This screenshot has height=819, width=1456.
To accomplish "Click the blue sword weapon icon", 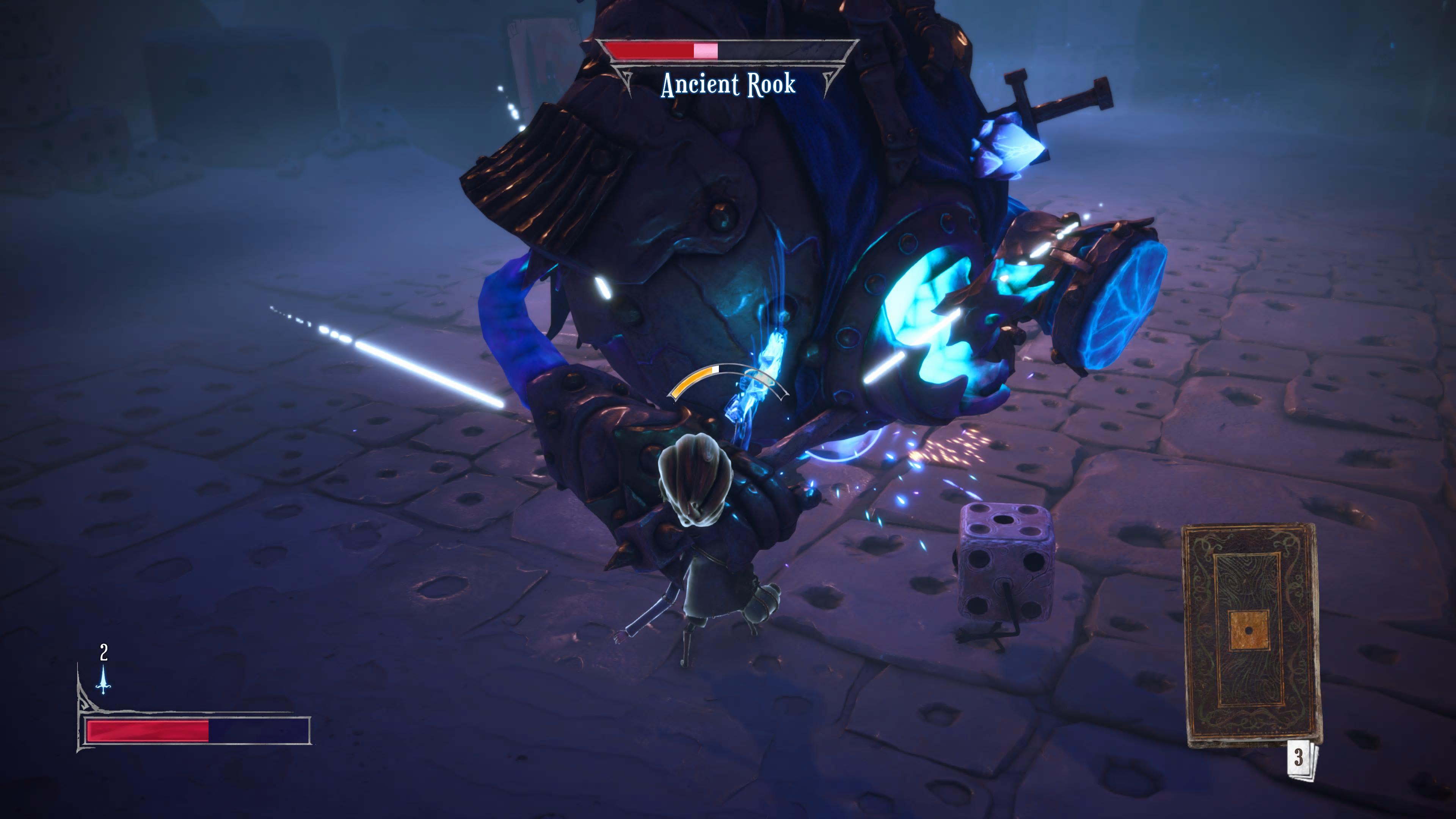I will [x=104, y=679].
